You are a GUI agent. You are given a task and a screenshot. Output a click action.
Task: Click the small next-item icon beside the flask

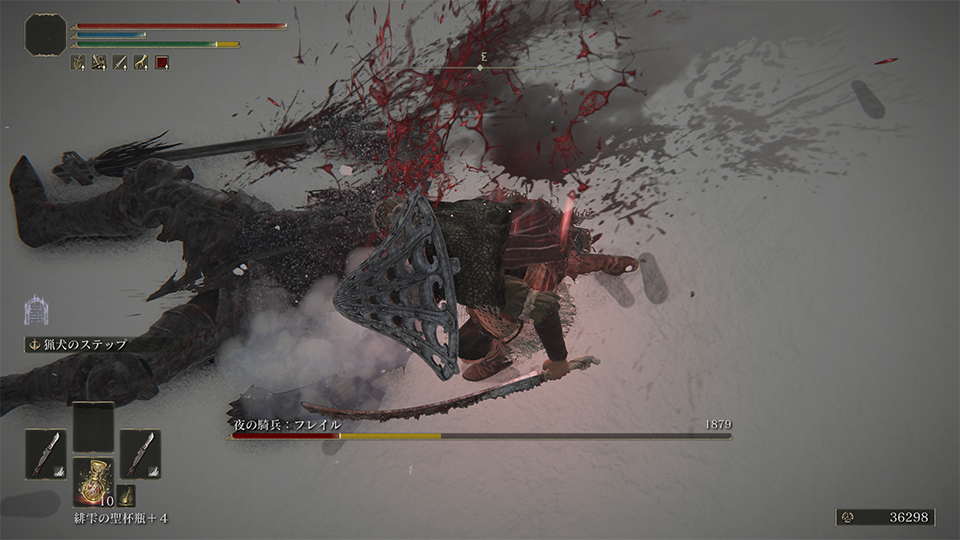[x=126, y=495]
